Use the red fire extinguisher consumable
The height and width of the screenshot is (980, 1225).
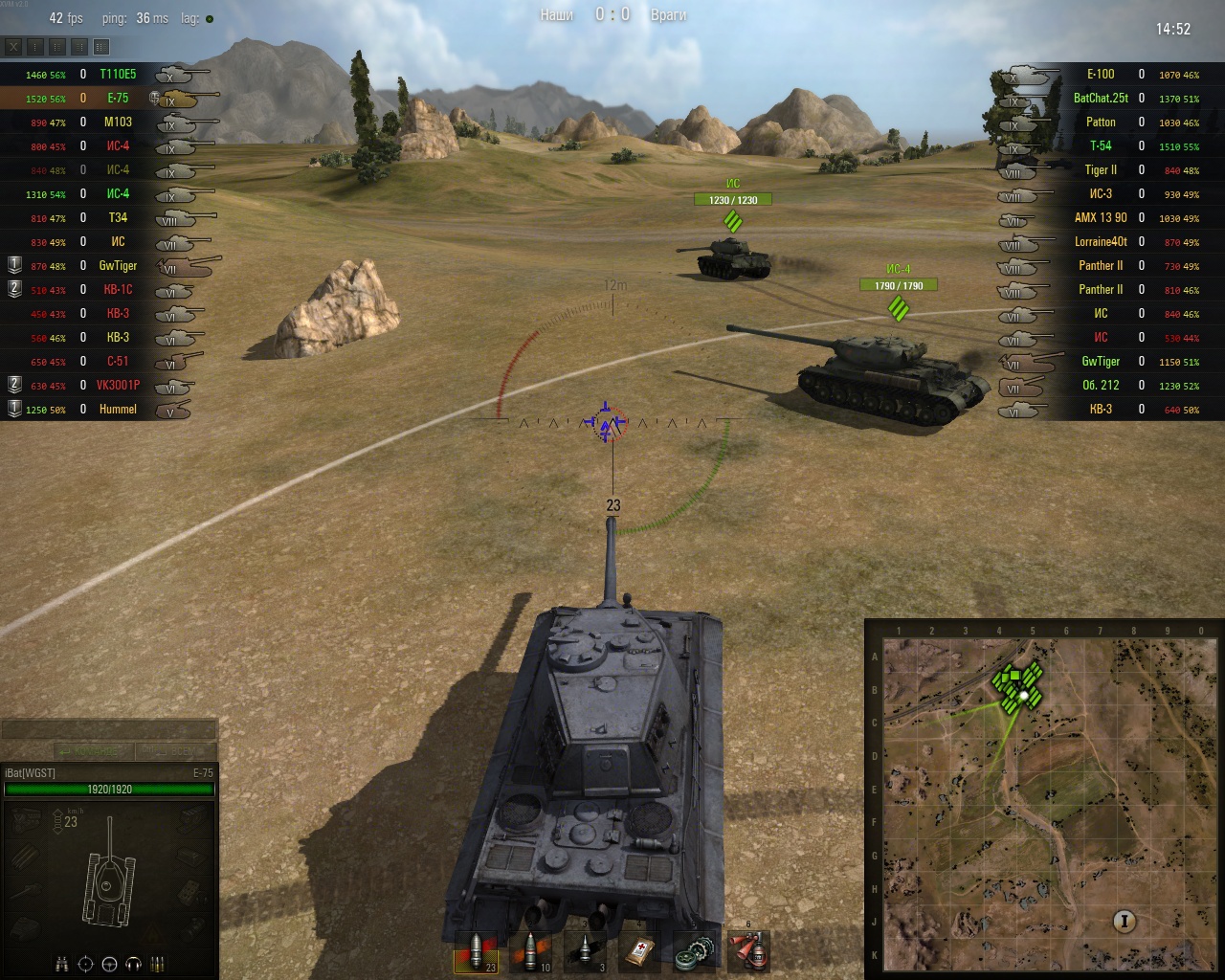[748, 950]
